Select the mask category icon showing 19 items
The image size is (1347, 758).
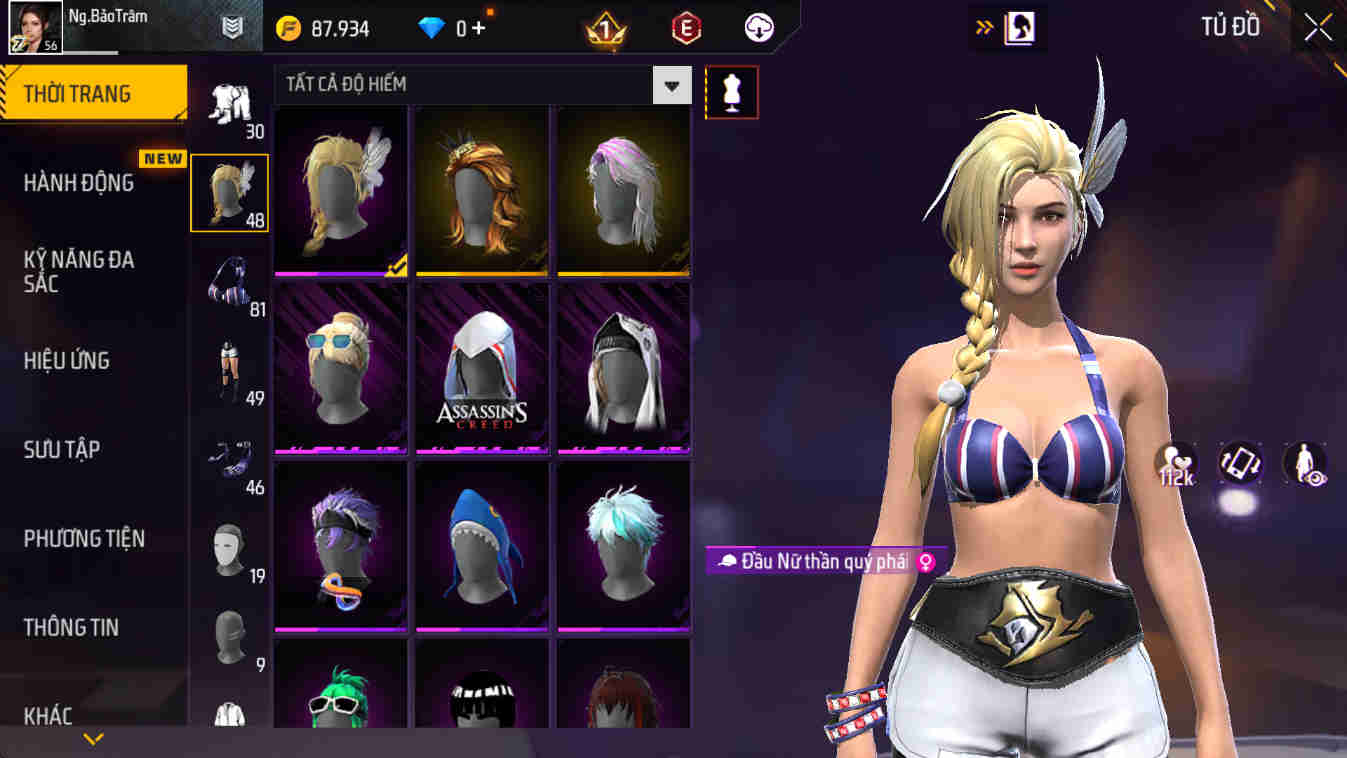point(228,548)
